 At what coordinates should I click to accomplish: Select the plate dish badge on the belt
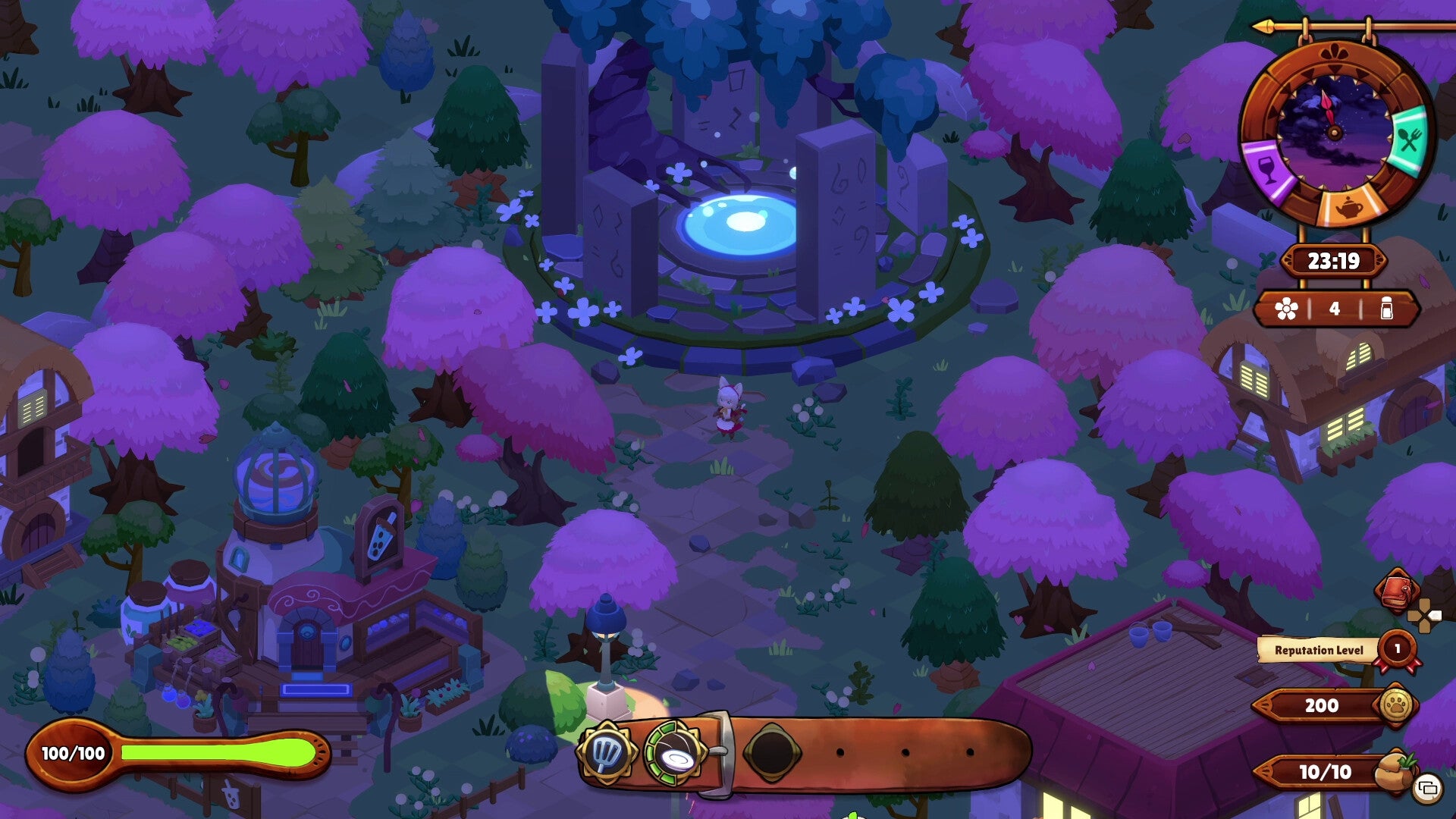point(675,753)
